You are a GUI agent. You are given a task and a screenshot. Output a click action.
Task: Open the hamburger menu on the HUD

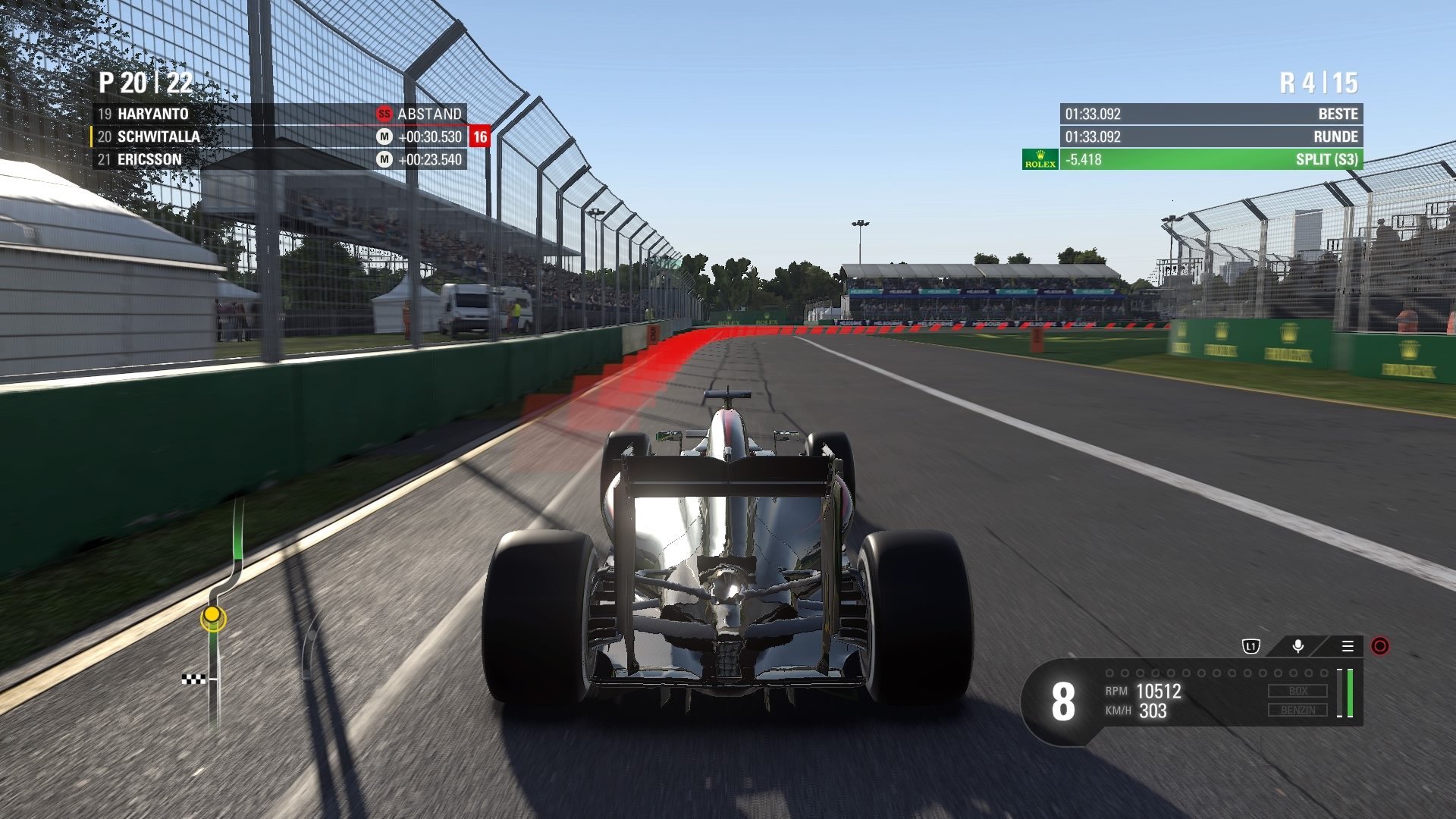(x=1348, y=645)
